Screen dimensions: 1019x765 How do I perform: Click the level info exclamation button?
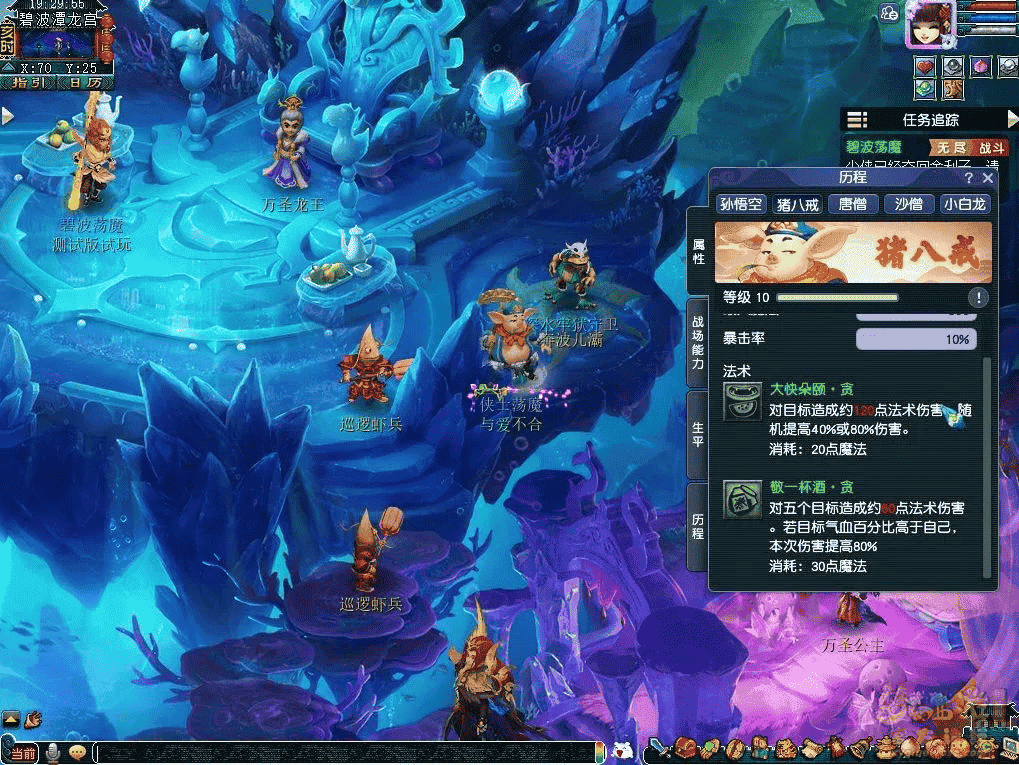[x=978, y=297]
